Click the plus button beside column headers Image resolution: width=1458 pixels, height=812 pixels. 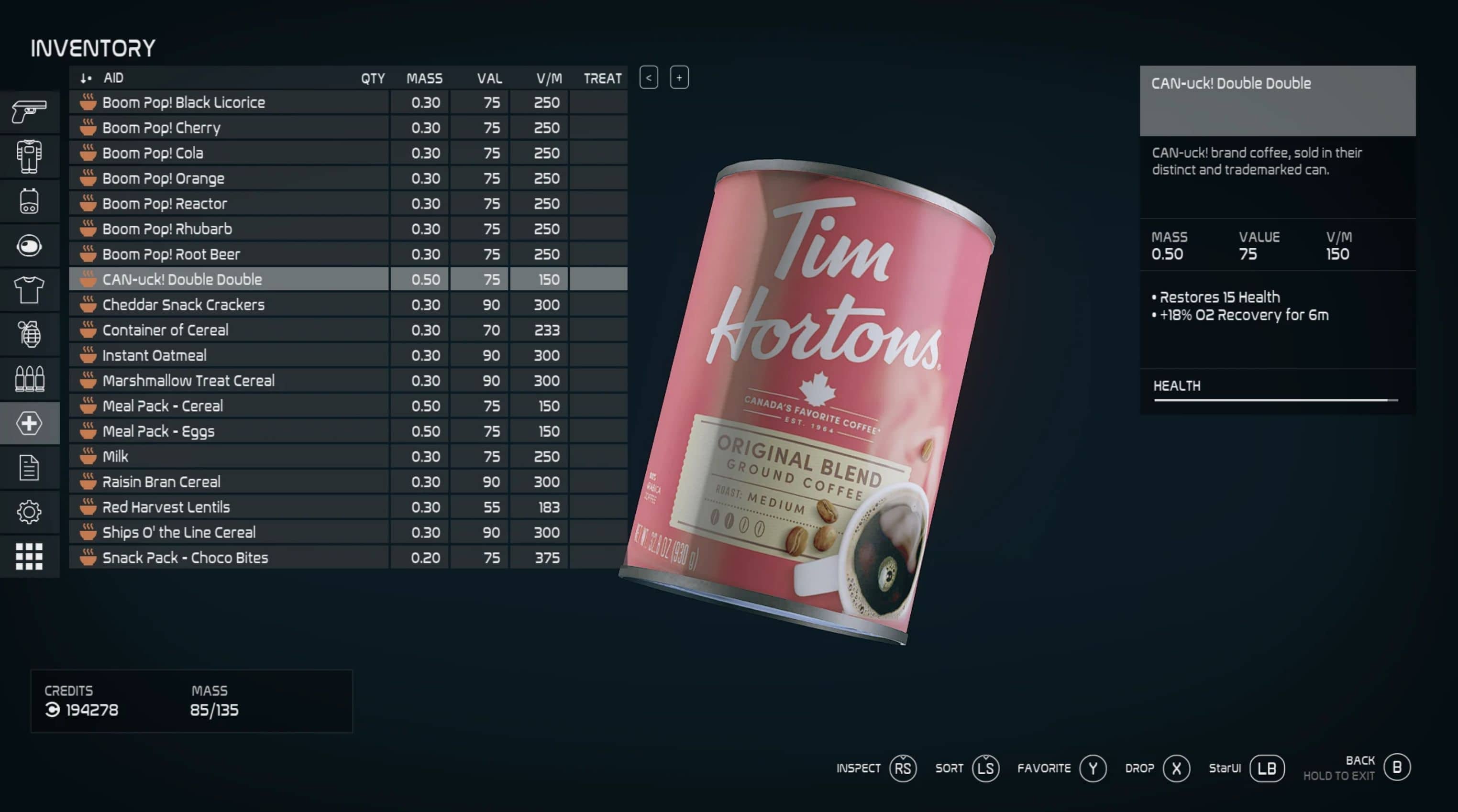(x=679, y=77)
